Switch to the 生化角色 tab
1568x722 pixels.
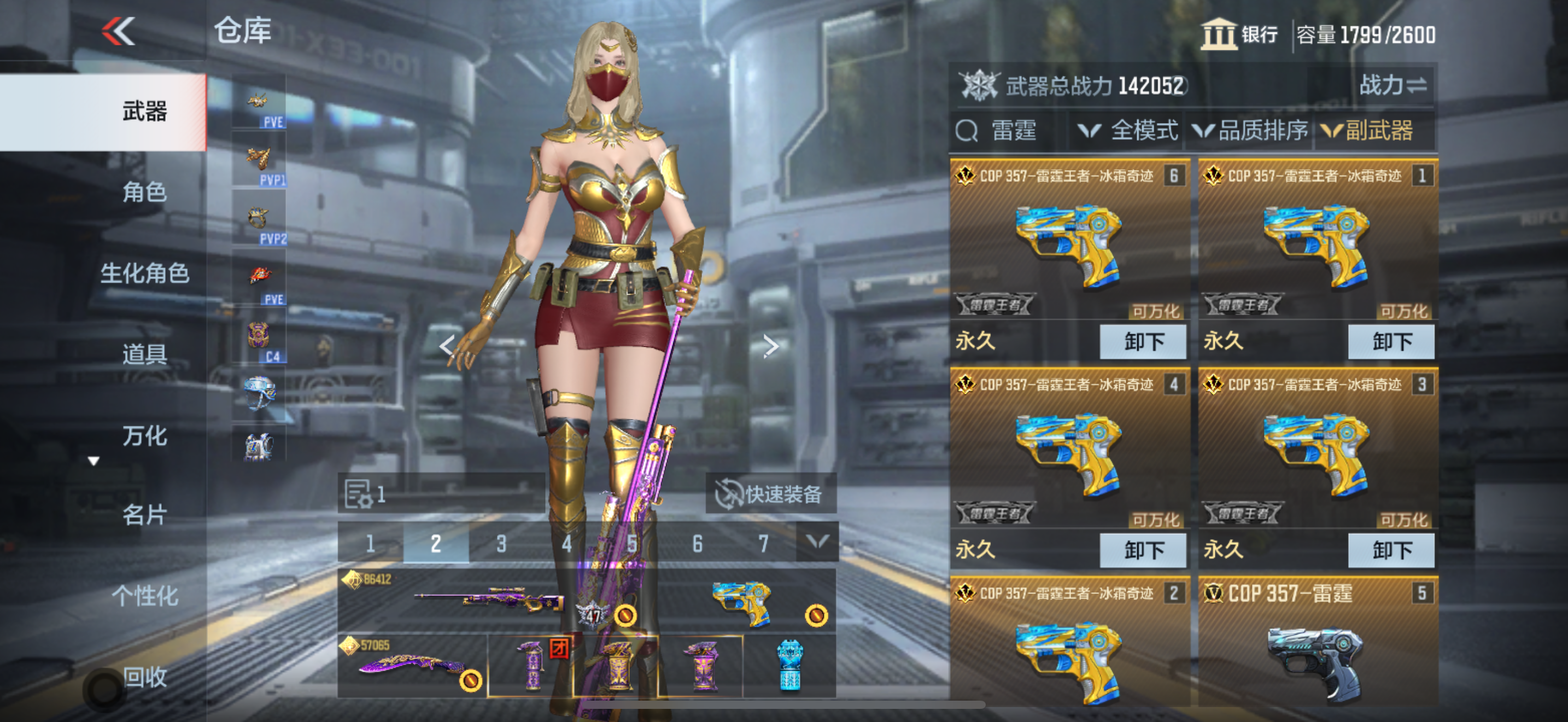click(144, 273)
